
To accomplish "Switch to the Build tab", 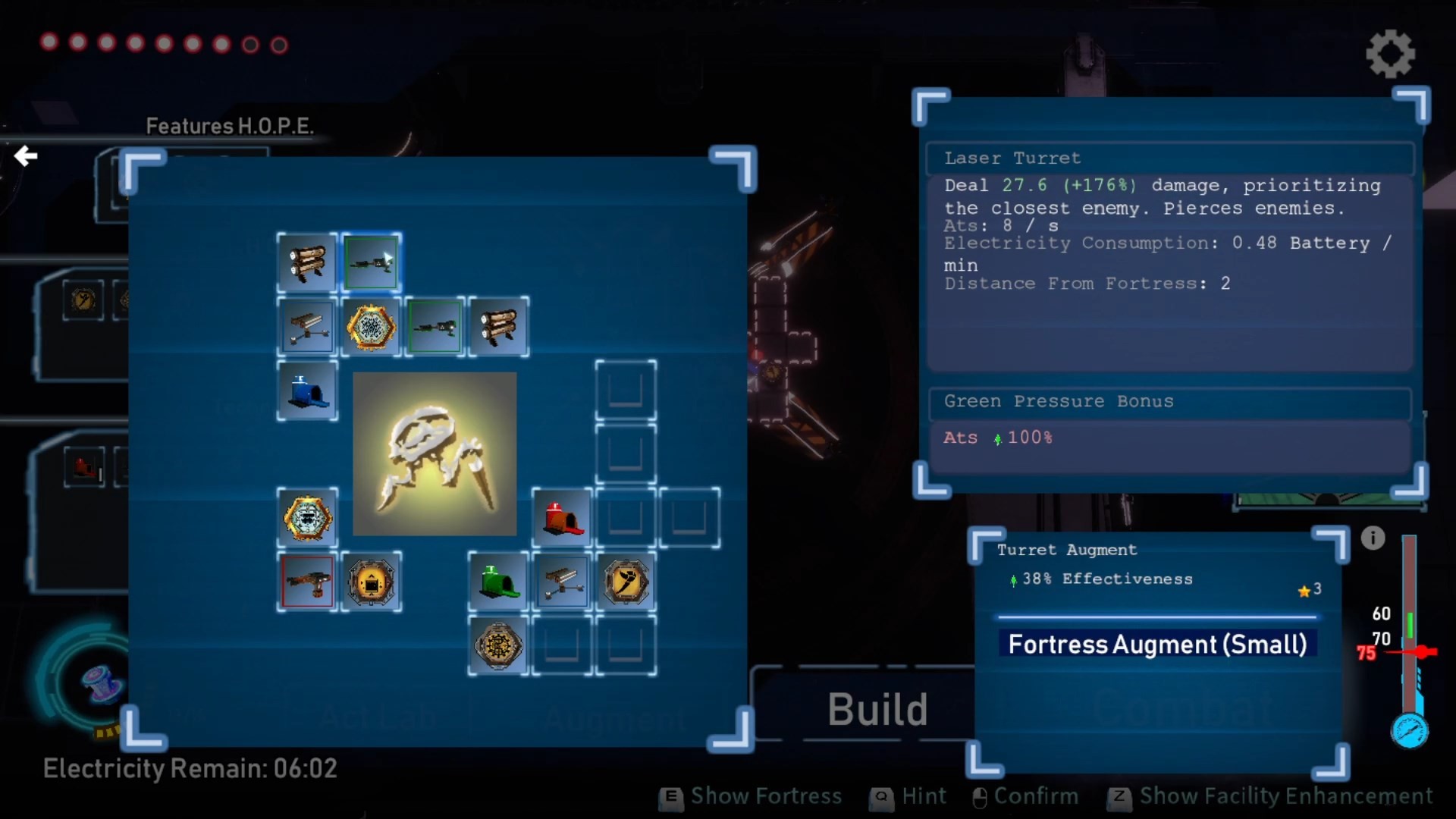I will [x=877, y=709].
